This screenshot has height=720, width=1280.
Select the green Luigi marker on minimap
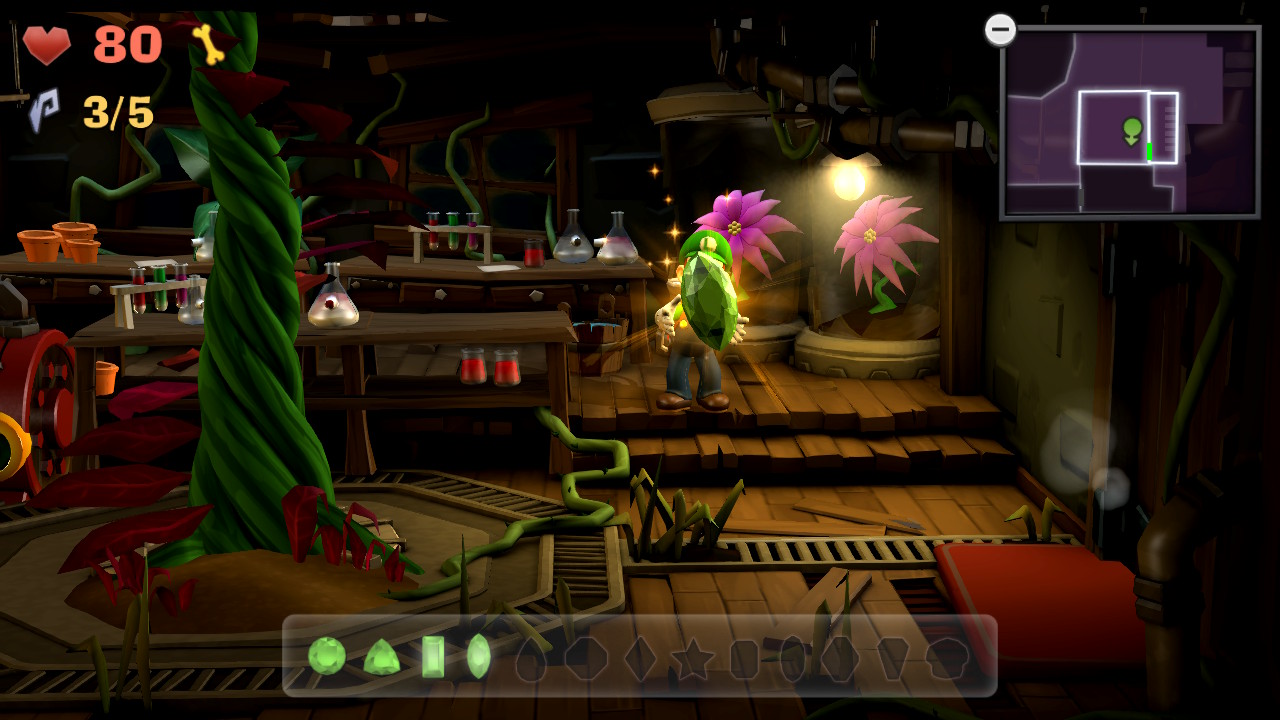pos(1132,130)
